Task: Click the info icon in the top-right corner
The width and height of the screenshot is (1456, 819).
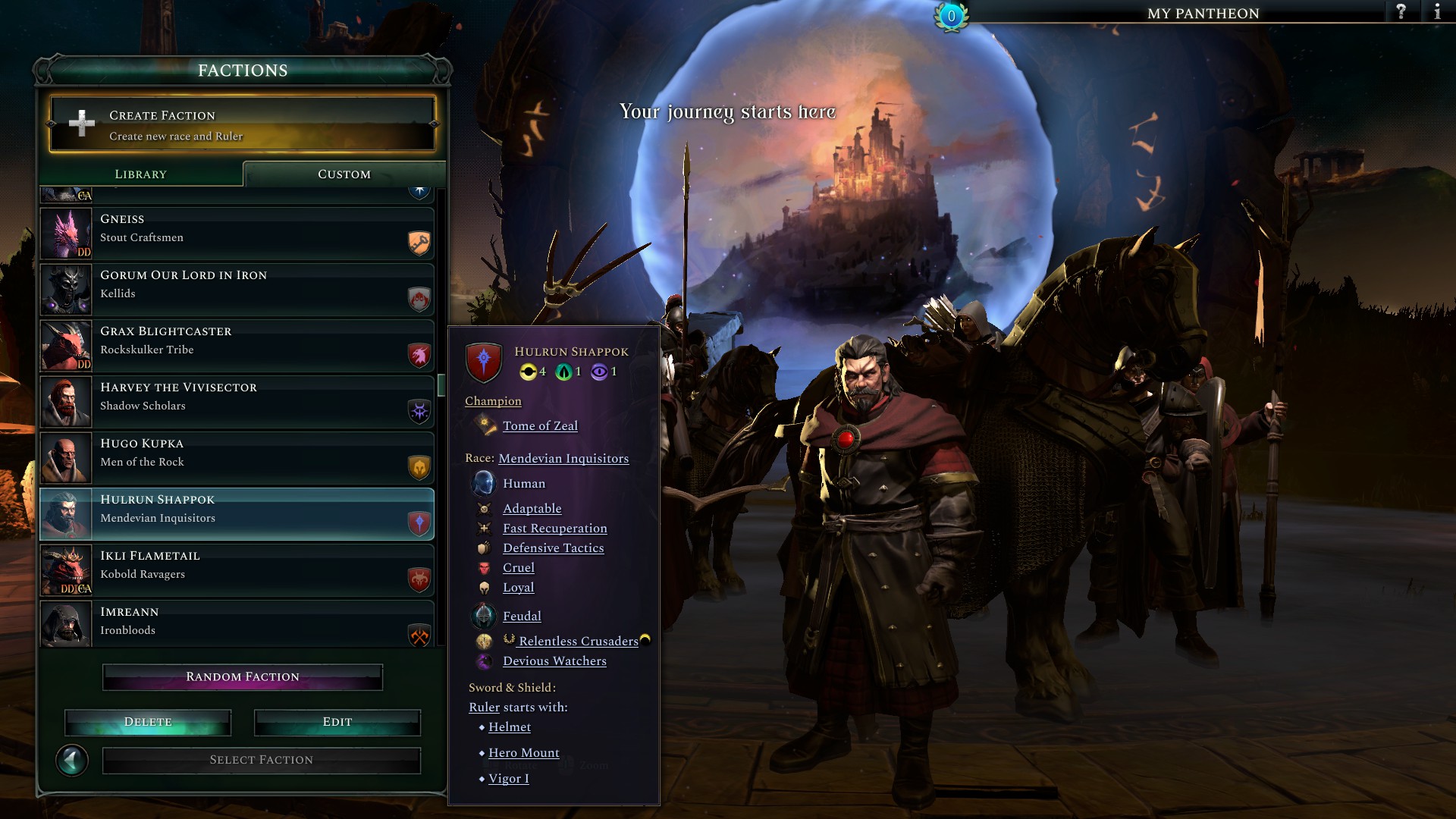Action: click(x=1439, y=12)
